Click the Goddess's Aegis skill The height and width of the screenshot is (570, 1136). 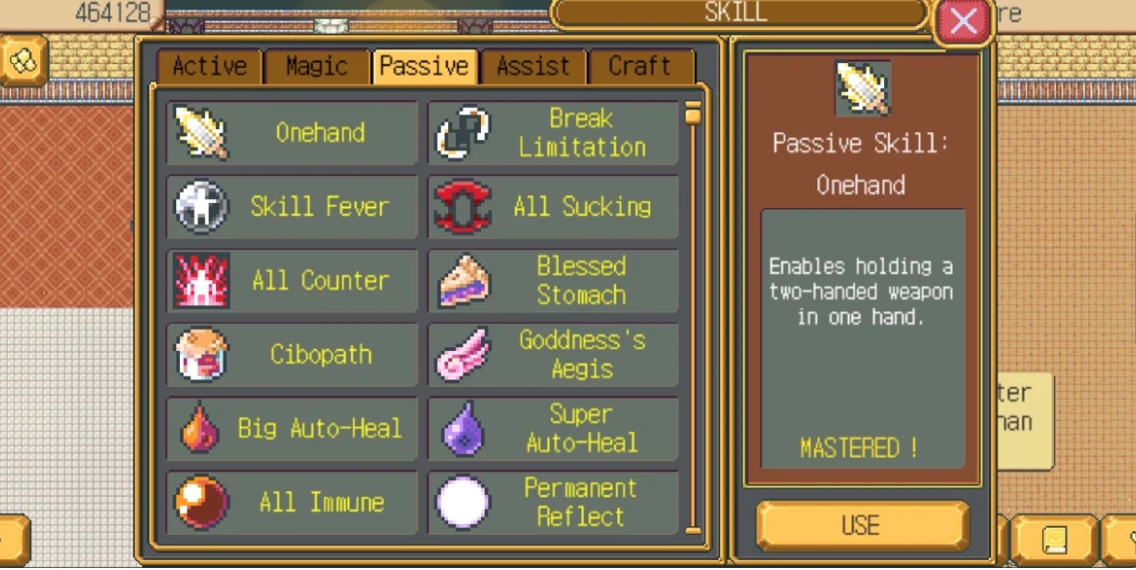[554, 355]
